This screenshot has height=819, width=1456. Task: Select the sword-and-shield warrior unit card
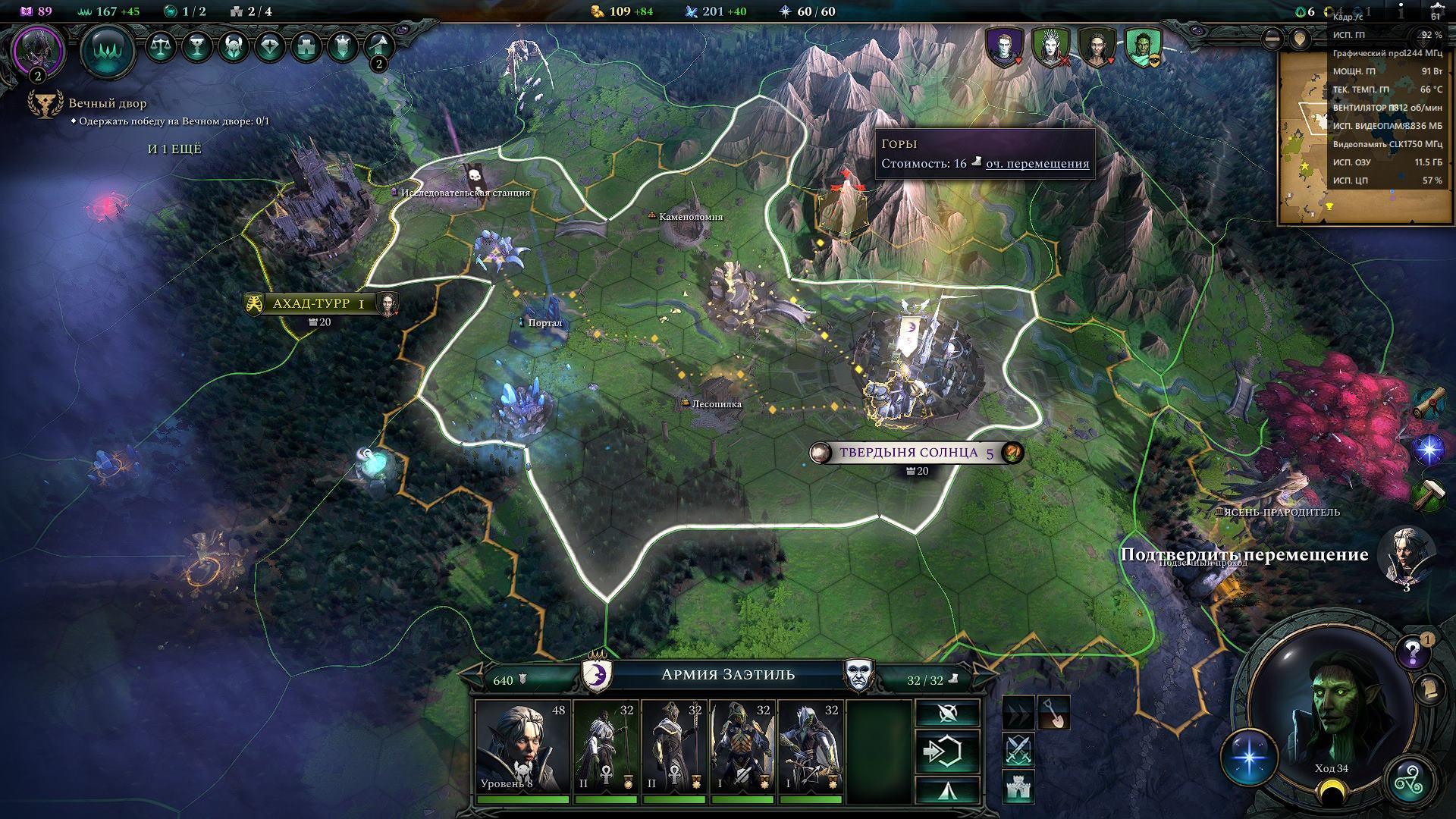[742, 748]
